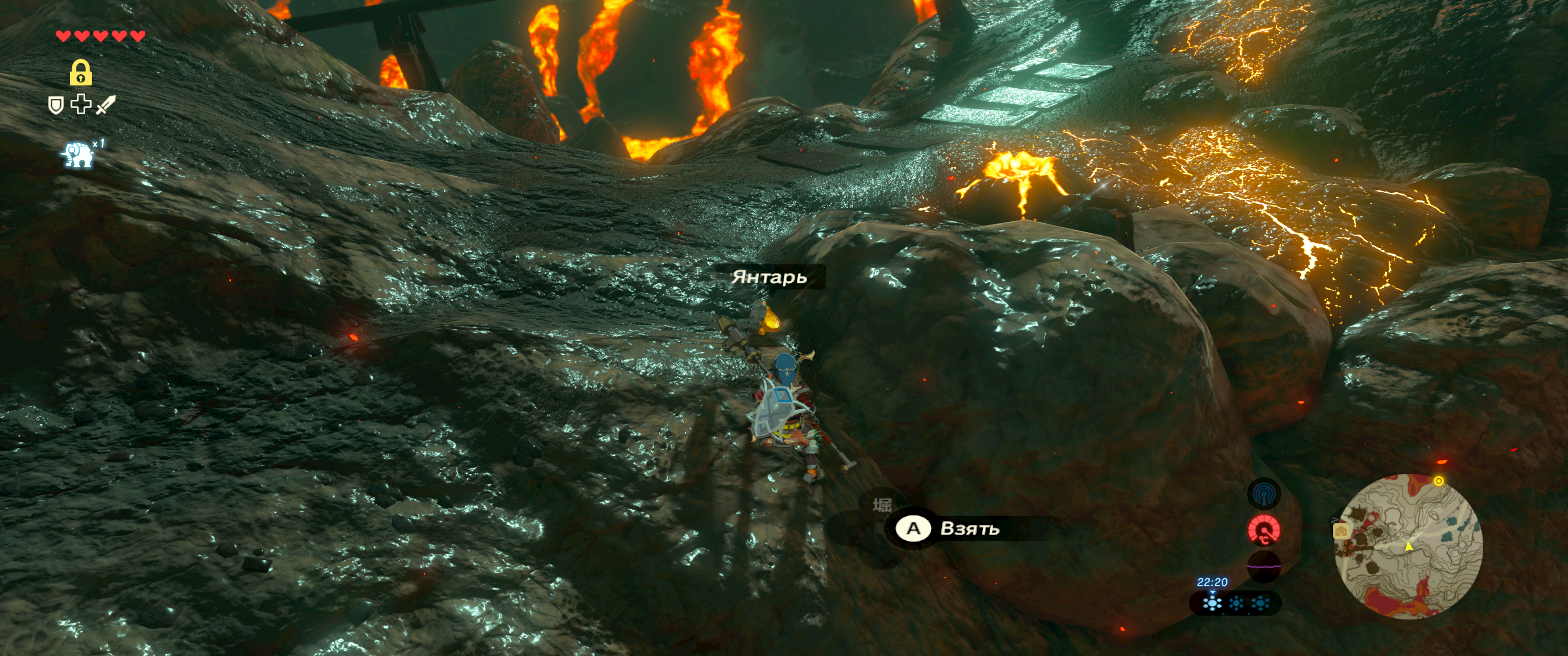The height and width of the screenshot is (656, 1568).
Task: Click the purple noise meter circle
Action: [x=1264, y=567]
